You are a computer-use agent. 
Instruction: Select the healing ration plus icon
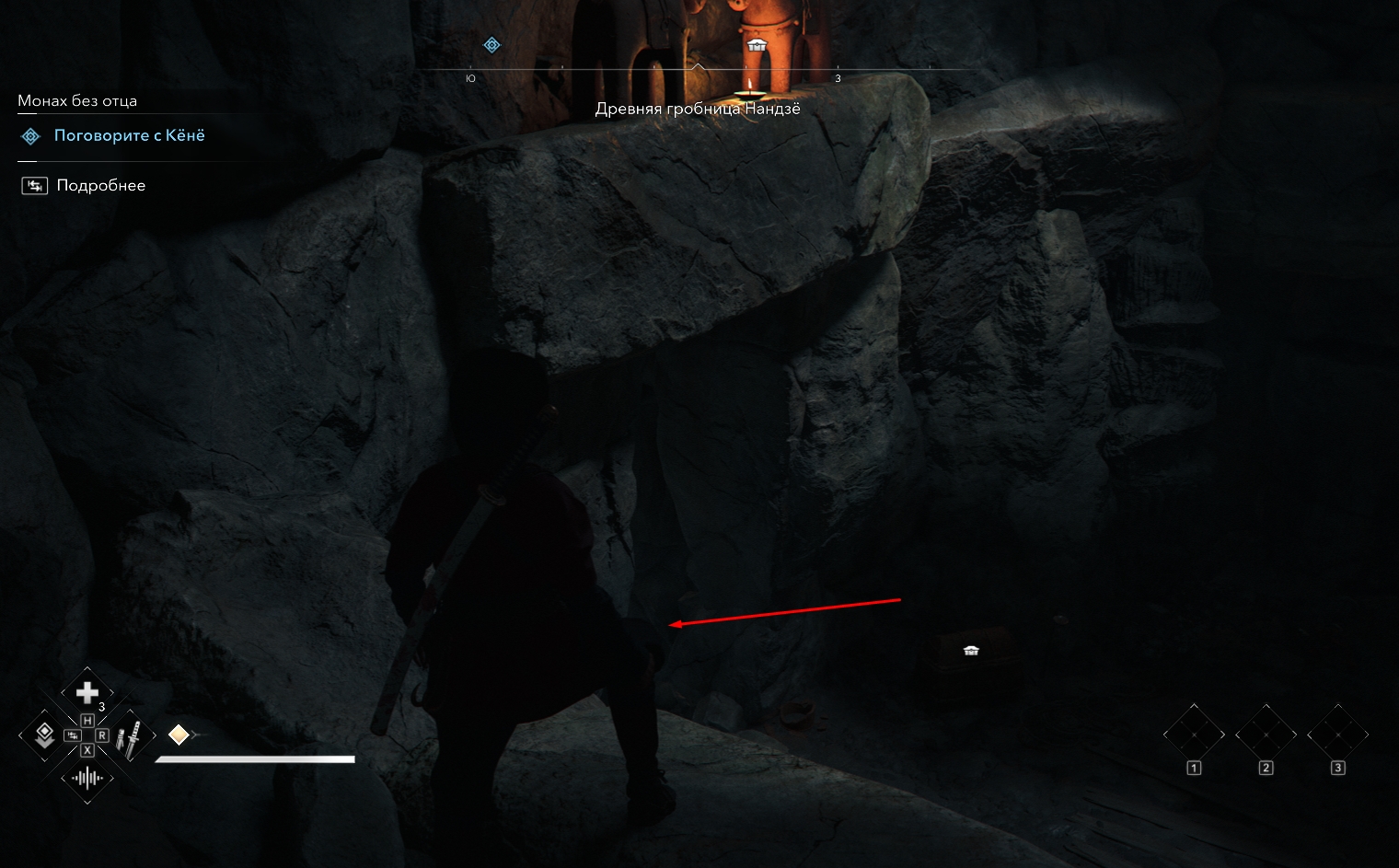[87, 692]
